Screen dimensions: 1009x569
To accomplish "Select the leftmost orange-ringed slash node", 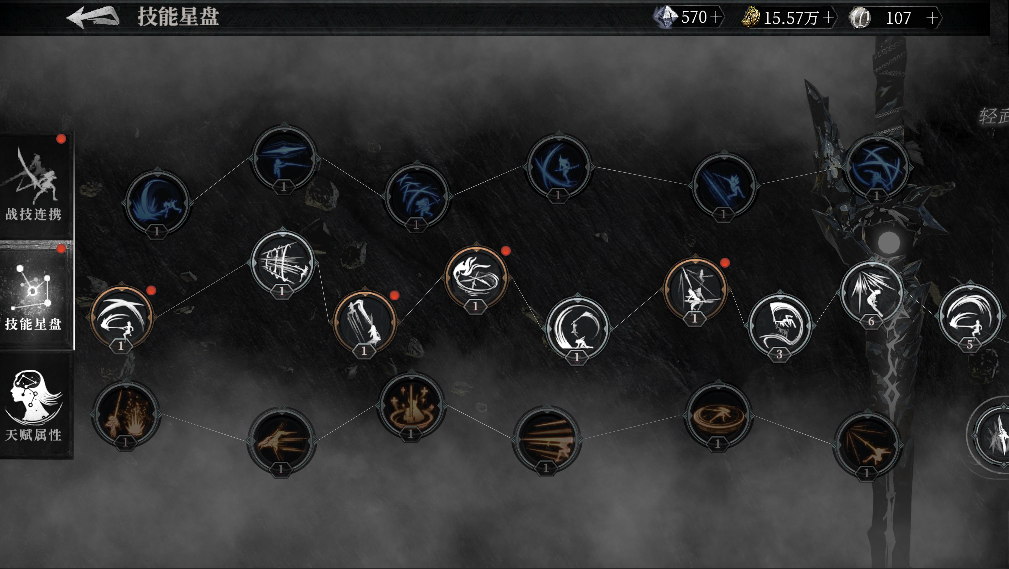I will coord(121,317).
